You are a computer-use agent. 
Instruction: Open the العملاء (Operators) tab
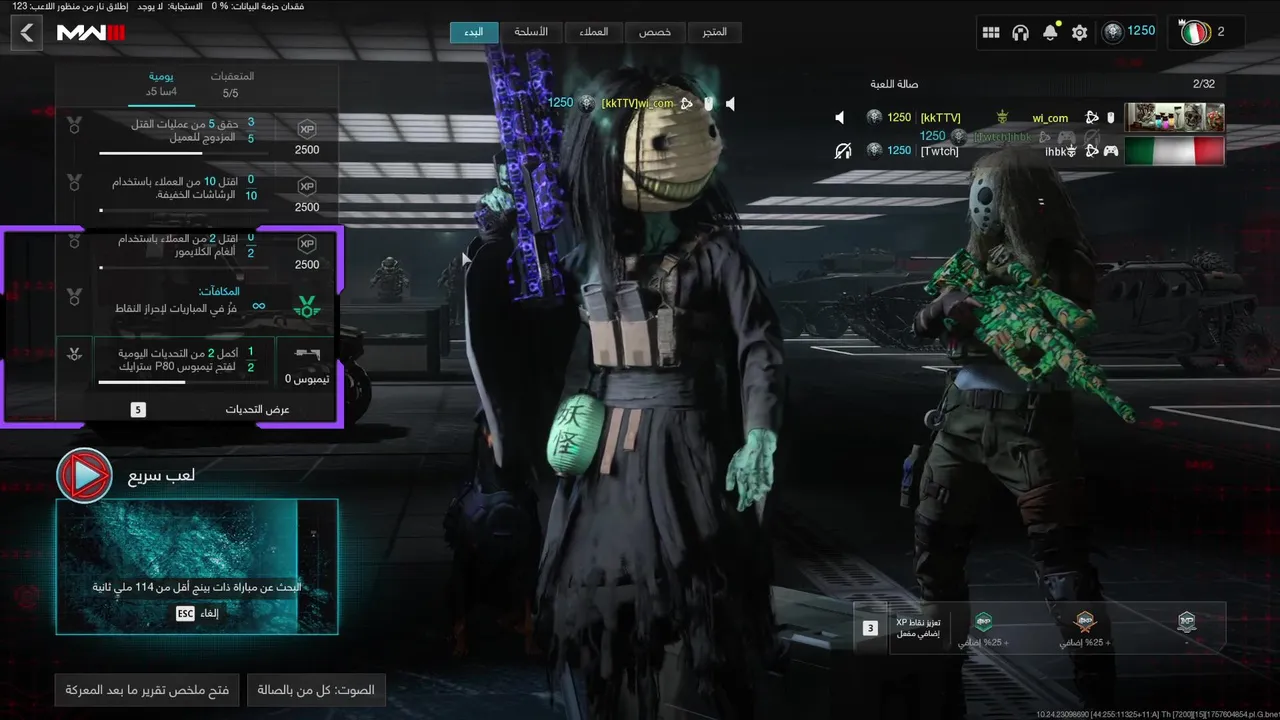point(593,32)
